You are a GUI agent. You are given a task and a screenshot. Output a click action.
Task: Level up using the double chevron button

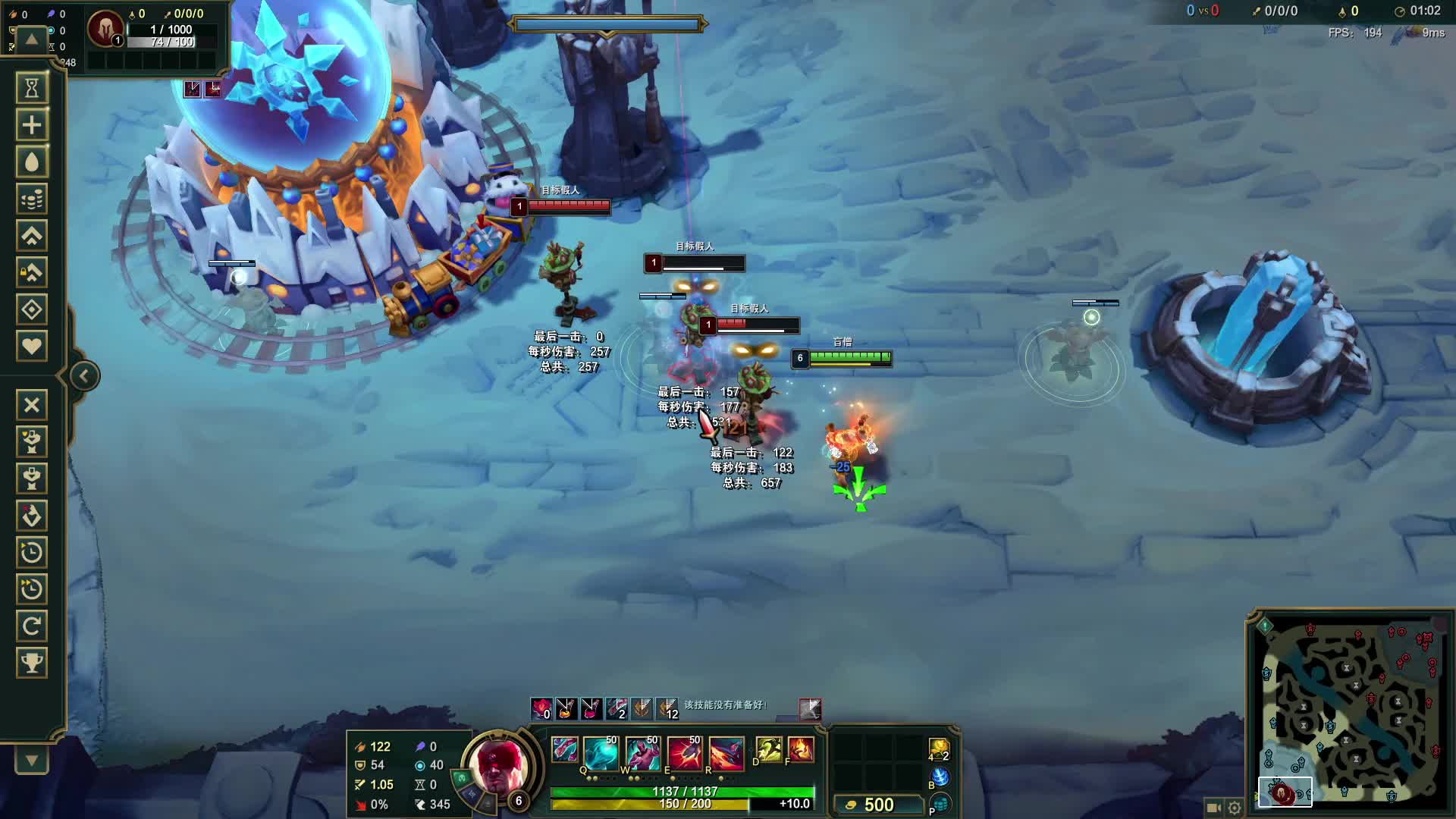point(32,236)
